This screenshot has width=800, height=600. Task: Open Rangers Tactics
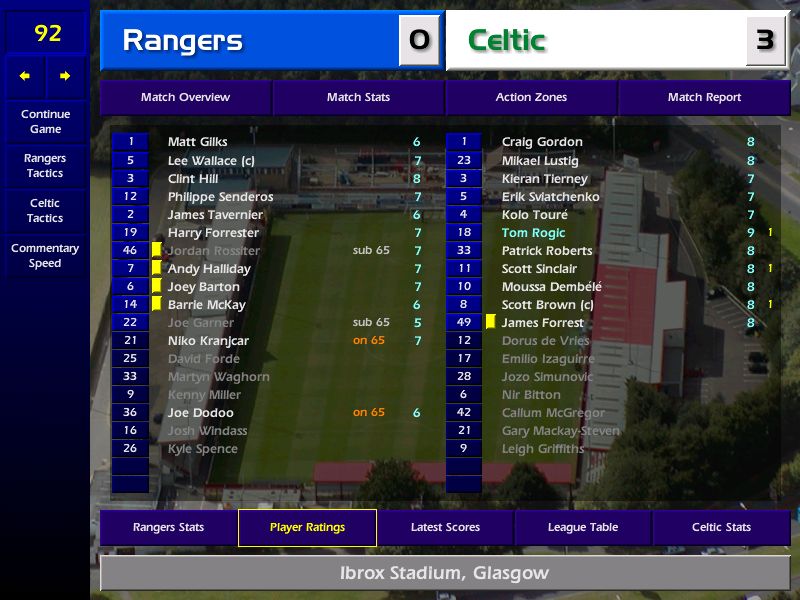click(45, 166)
